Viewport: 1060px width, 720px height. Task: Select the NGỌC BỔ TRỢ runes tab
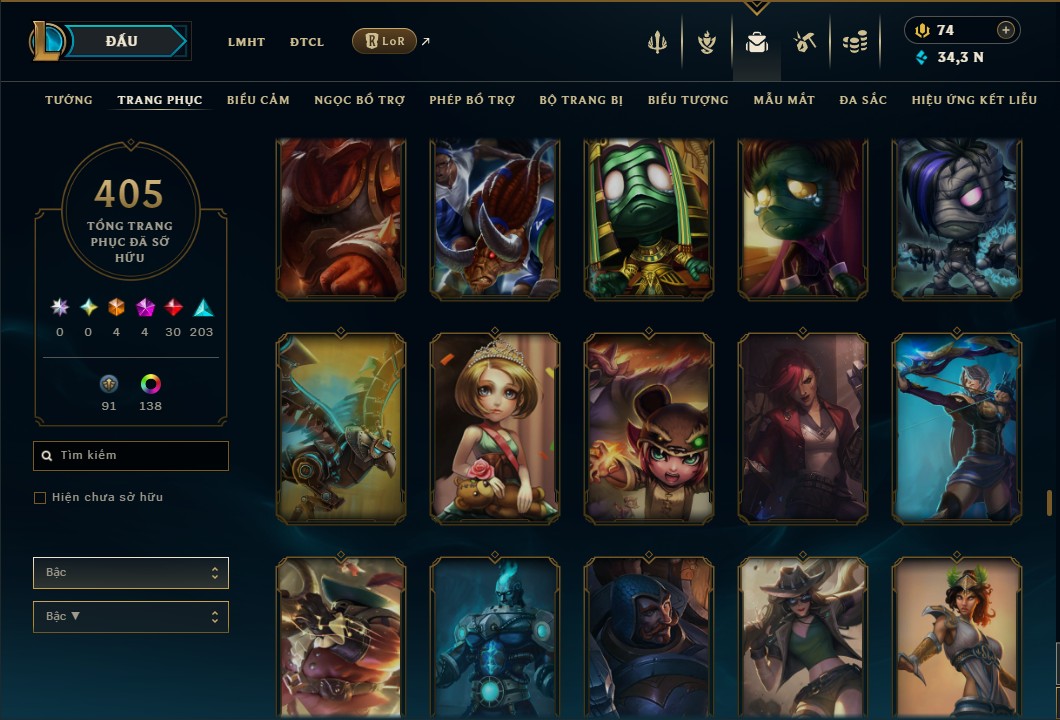(359, 100)
